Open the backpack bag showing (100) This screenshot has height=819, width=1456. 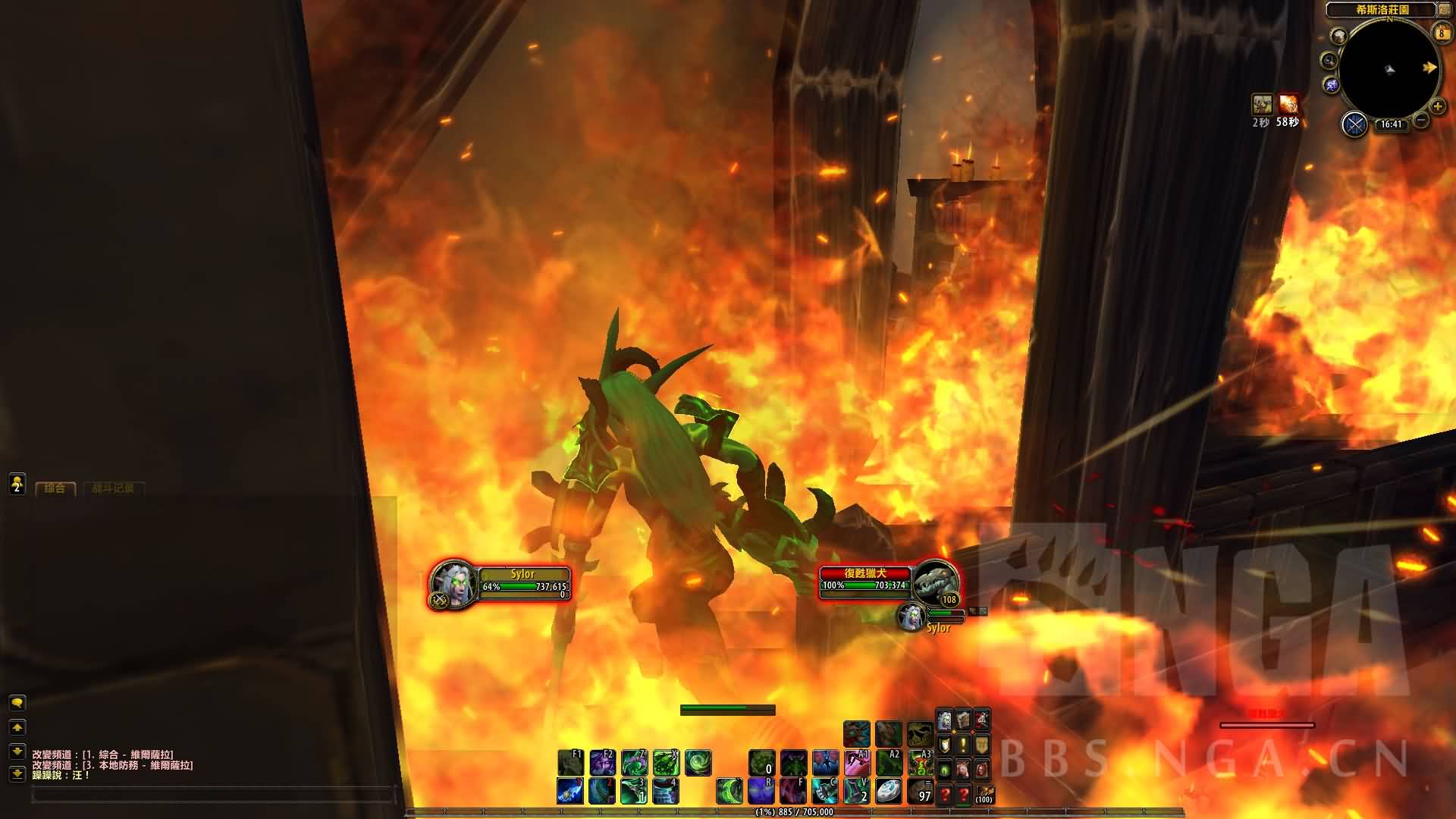click(984, 793)
